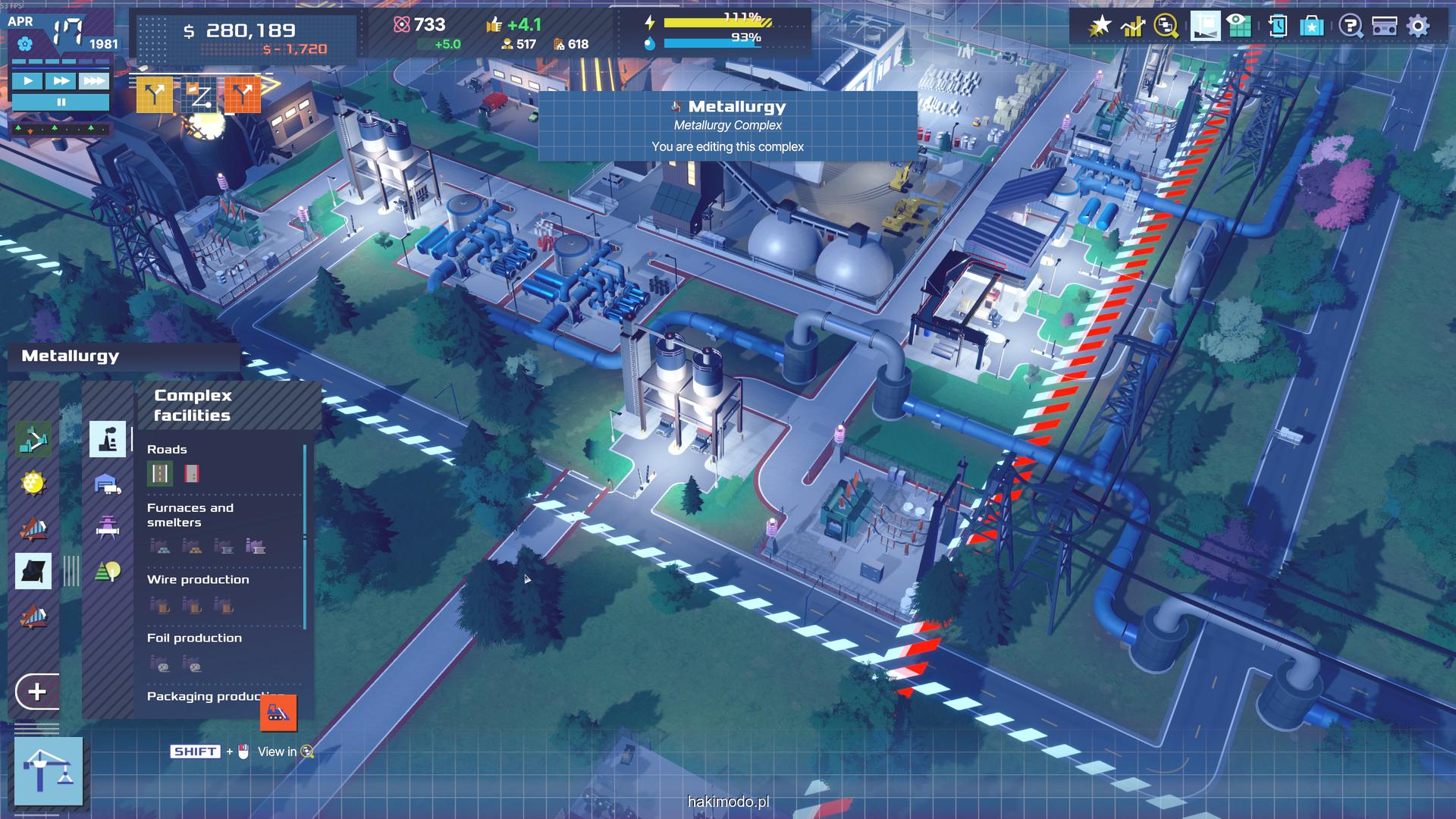Pause the game simulation
Image resolution: width=1456 pixels, height=819 pixels.
(61, 102)
